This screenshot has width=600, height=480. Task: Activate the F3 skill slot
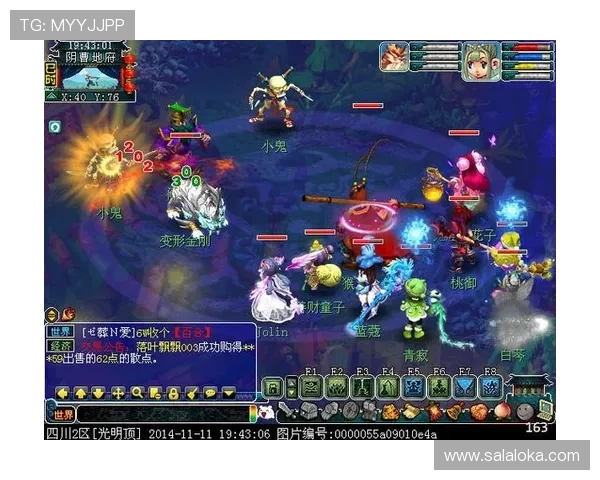(x=361, y=387)
